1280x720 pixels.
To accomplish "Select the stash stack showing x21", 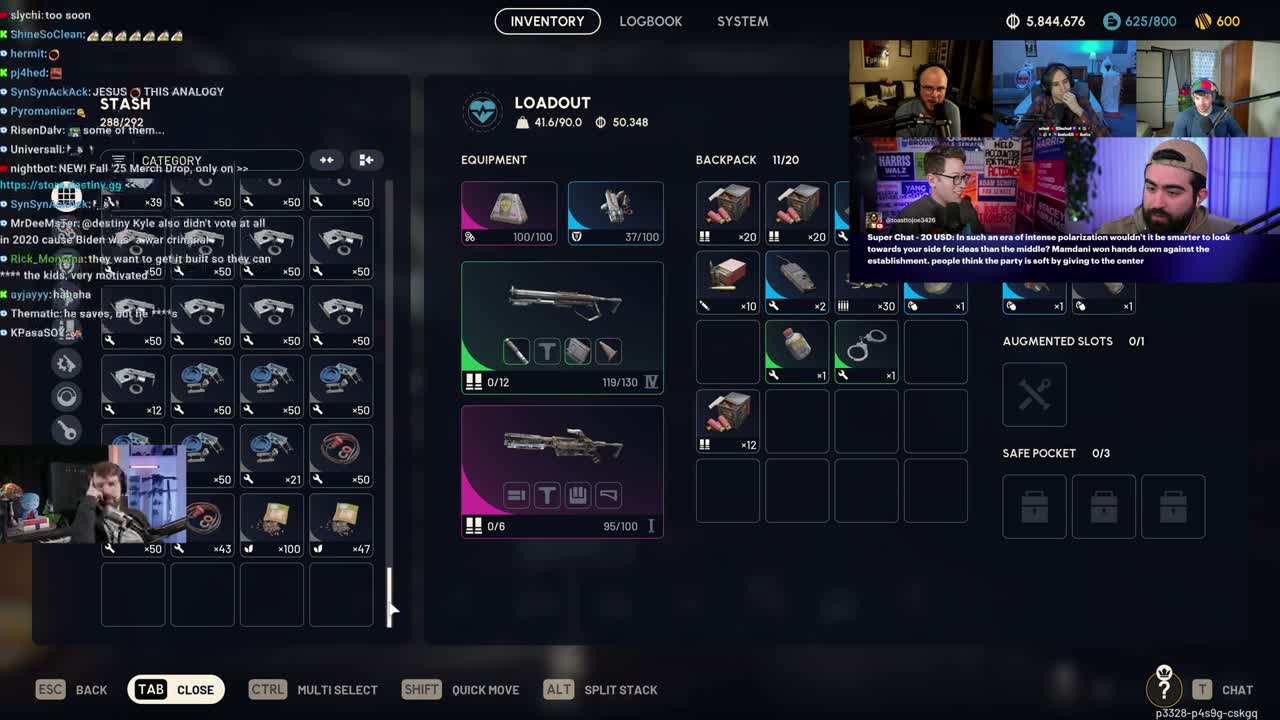I will point(271,455).
